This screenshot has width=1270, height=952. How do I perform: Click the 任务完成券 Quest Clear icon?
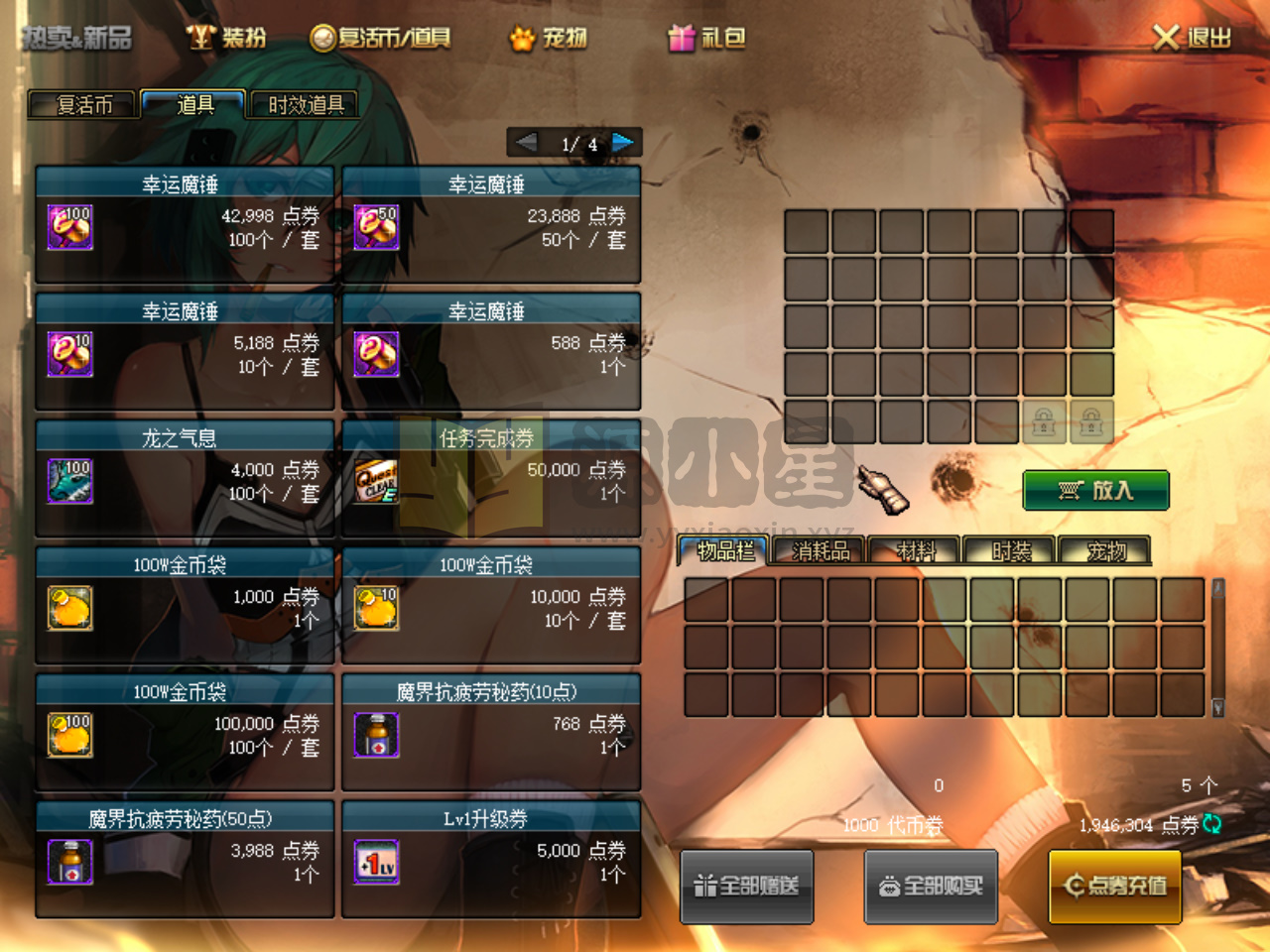click(x=376, y=481)
